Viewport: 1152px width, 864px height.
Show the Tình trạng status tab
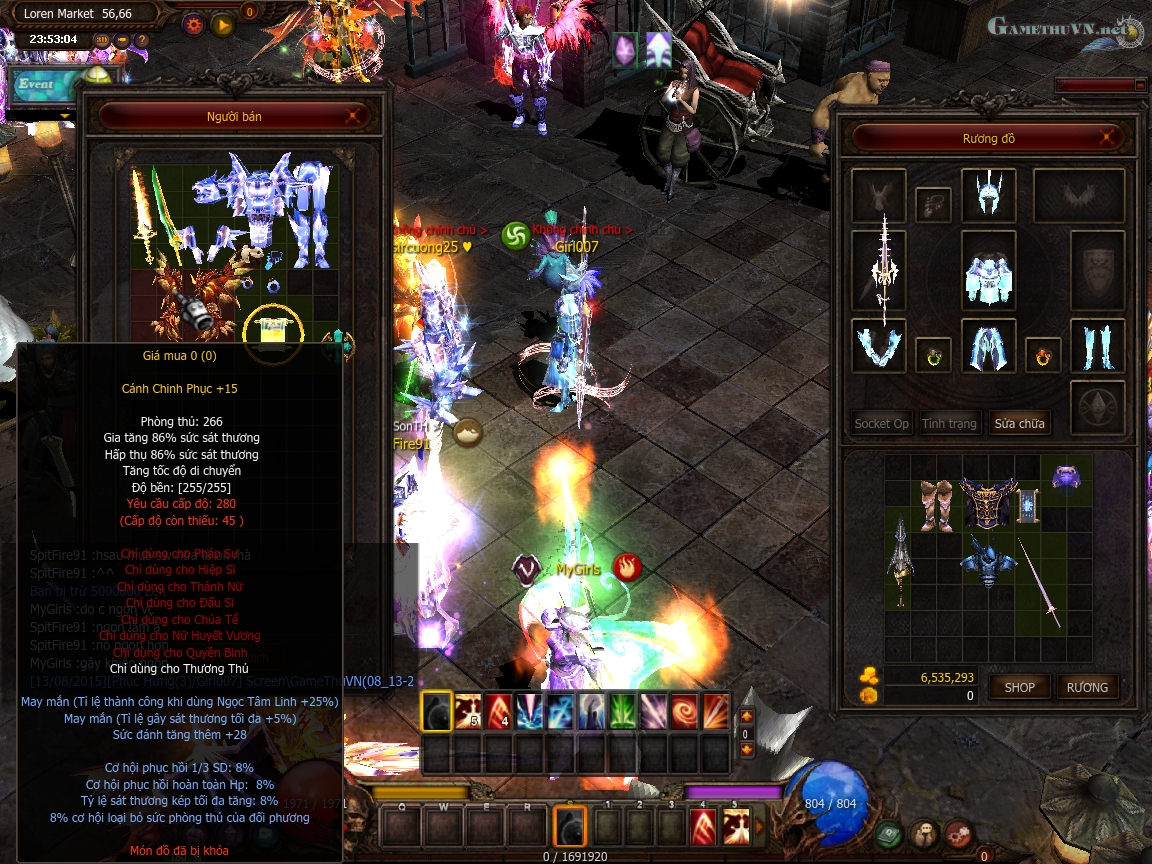[949, 424]
